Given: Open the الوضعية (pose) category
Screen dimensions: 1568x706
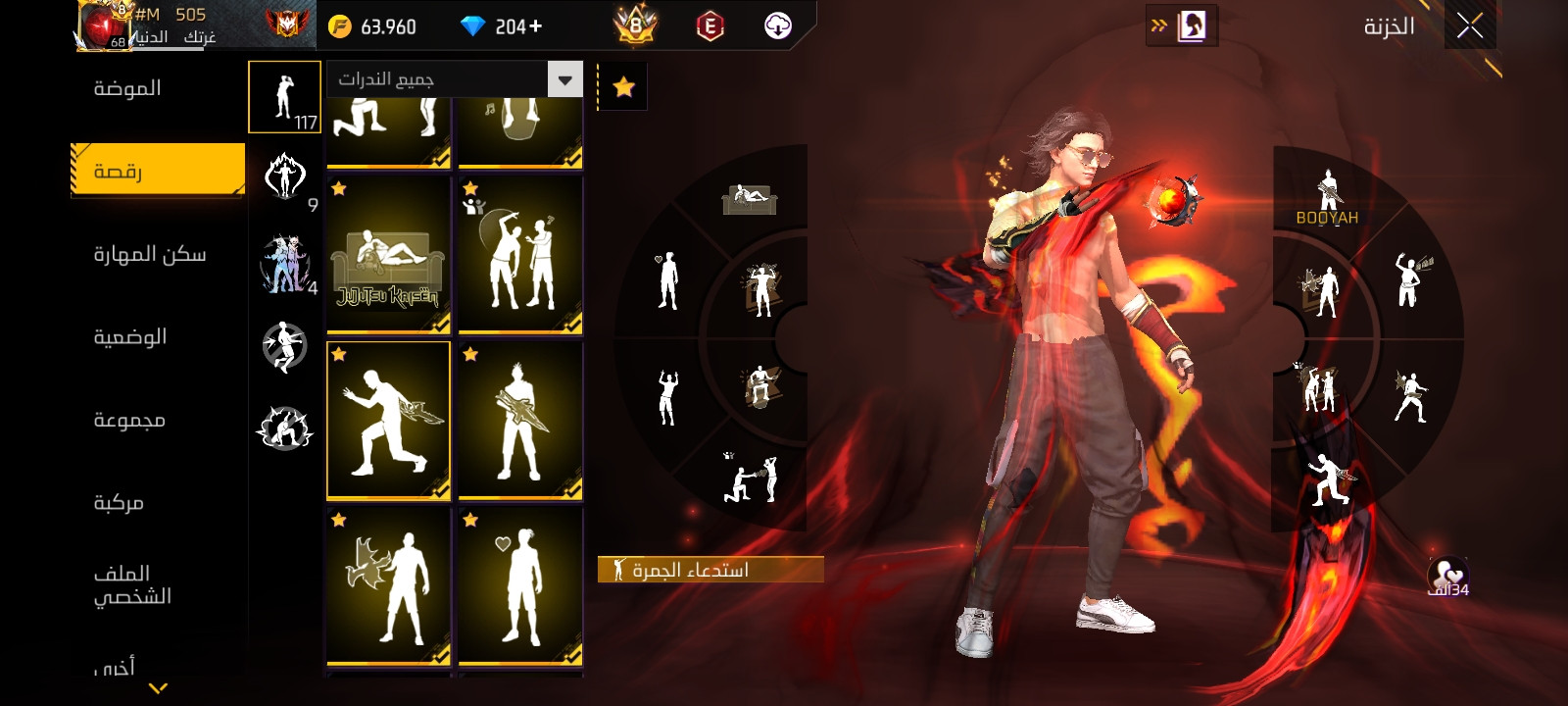Looking at the screenshot, I should [x=129, y=336].
